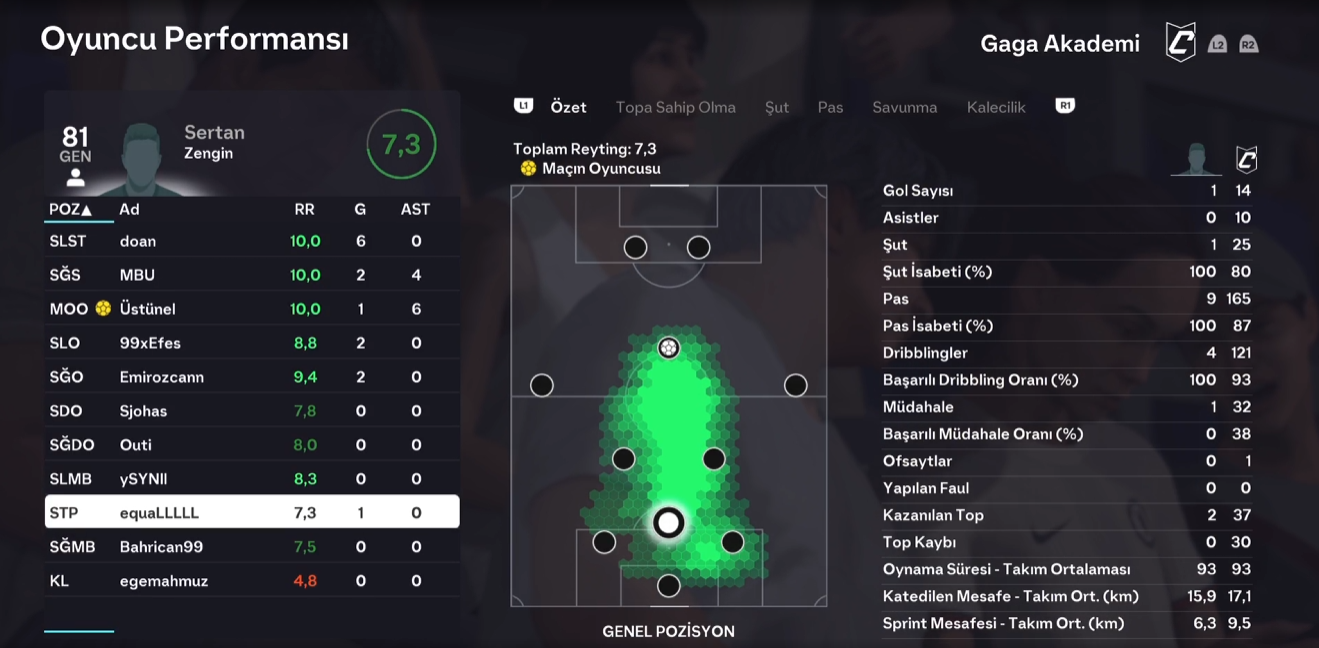Screen dimensions: 1319x648
Task: Select Üstünel's player row
Action: (x=251, y=309)
